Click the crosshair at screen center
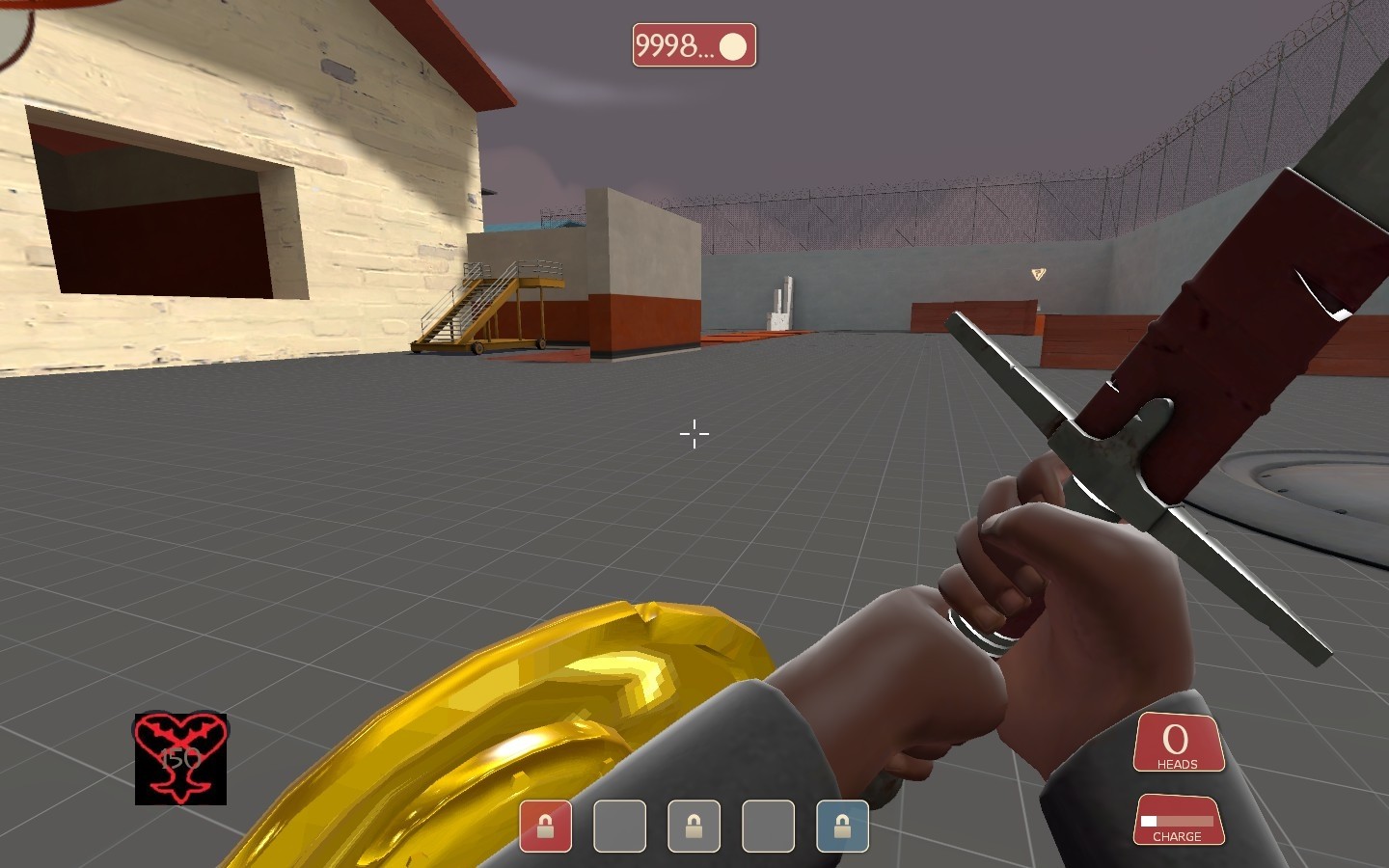The height and width of the screenshot is (868, 1389). click(694, 435)
